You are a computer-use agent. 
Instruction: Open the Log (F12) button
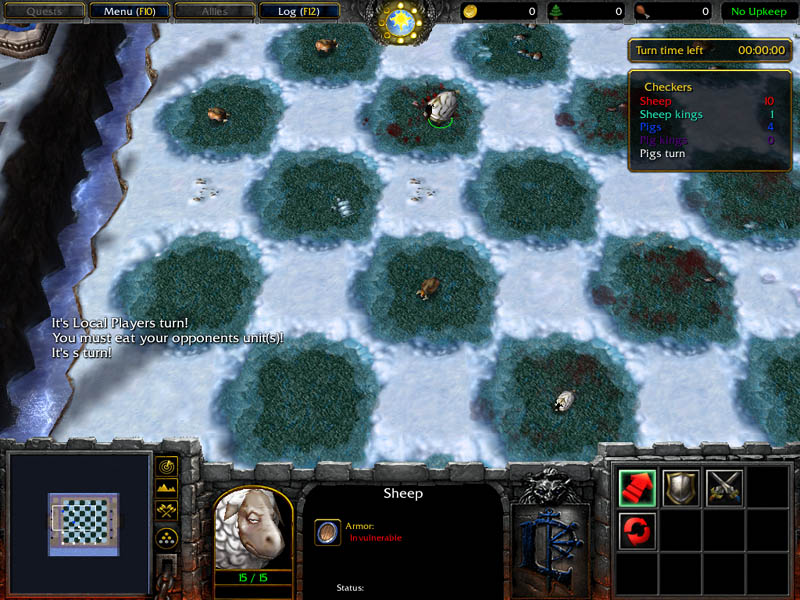(x=298, y=12)
